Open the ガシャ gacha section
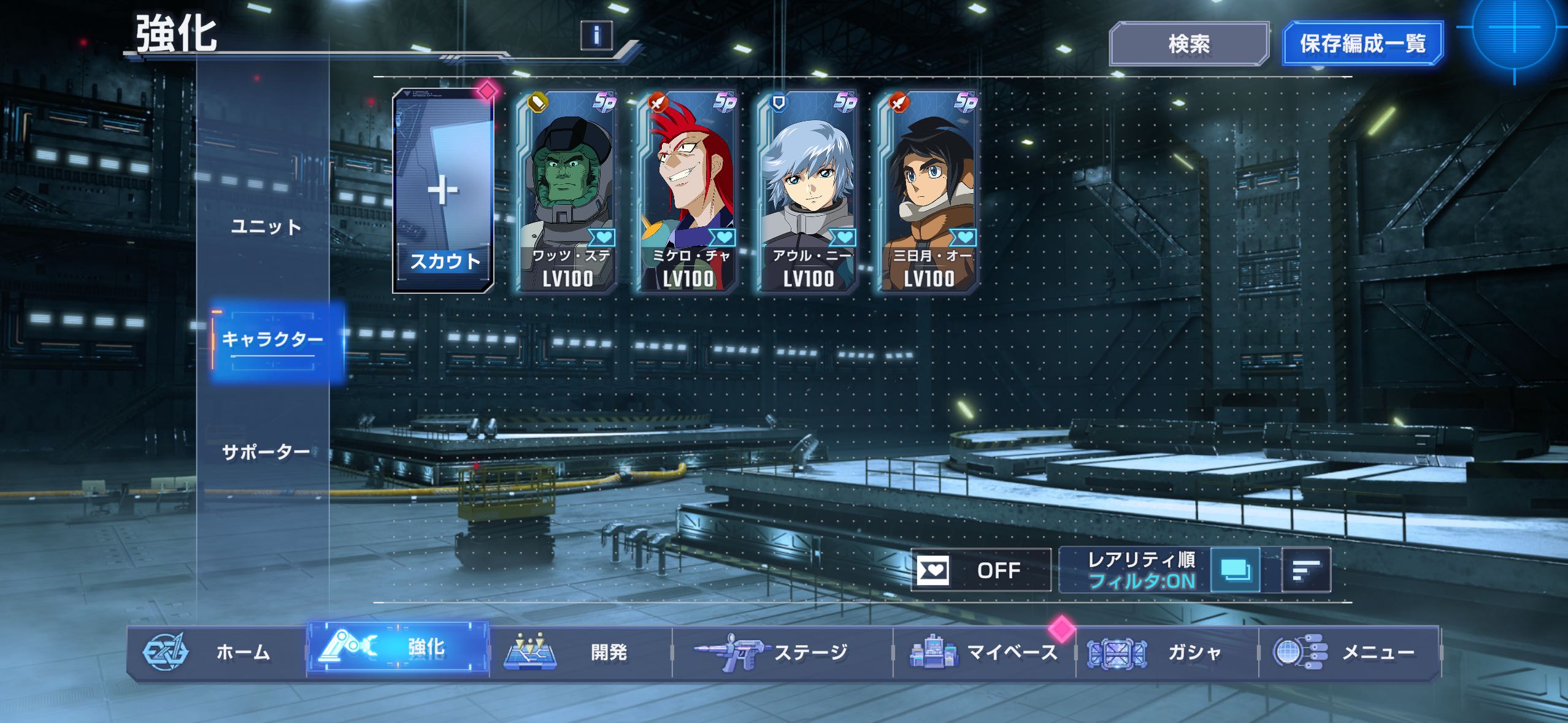The height and width of the screenshot is (723, 1568). pos(1167,652)
